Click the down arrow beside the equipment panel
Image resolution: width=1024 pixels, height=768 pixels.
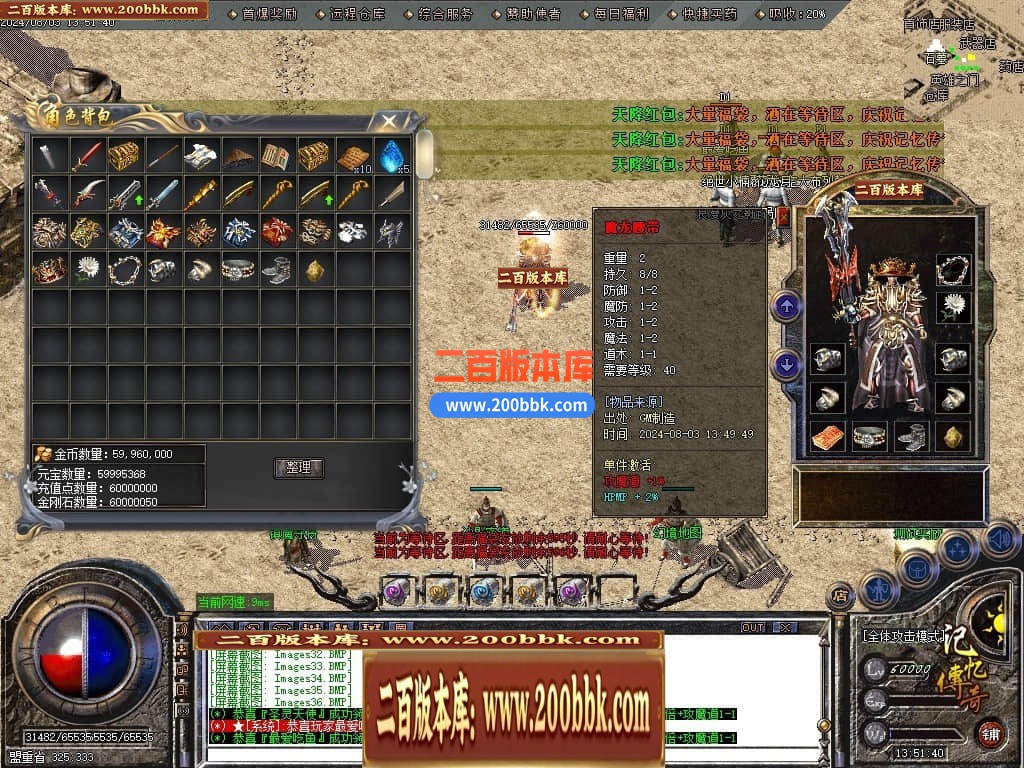coord(787,365)
